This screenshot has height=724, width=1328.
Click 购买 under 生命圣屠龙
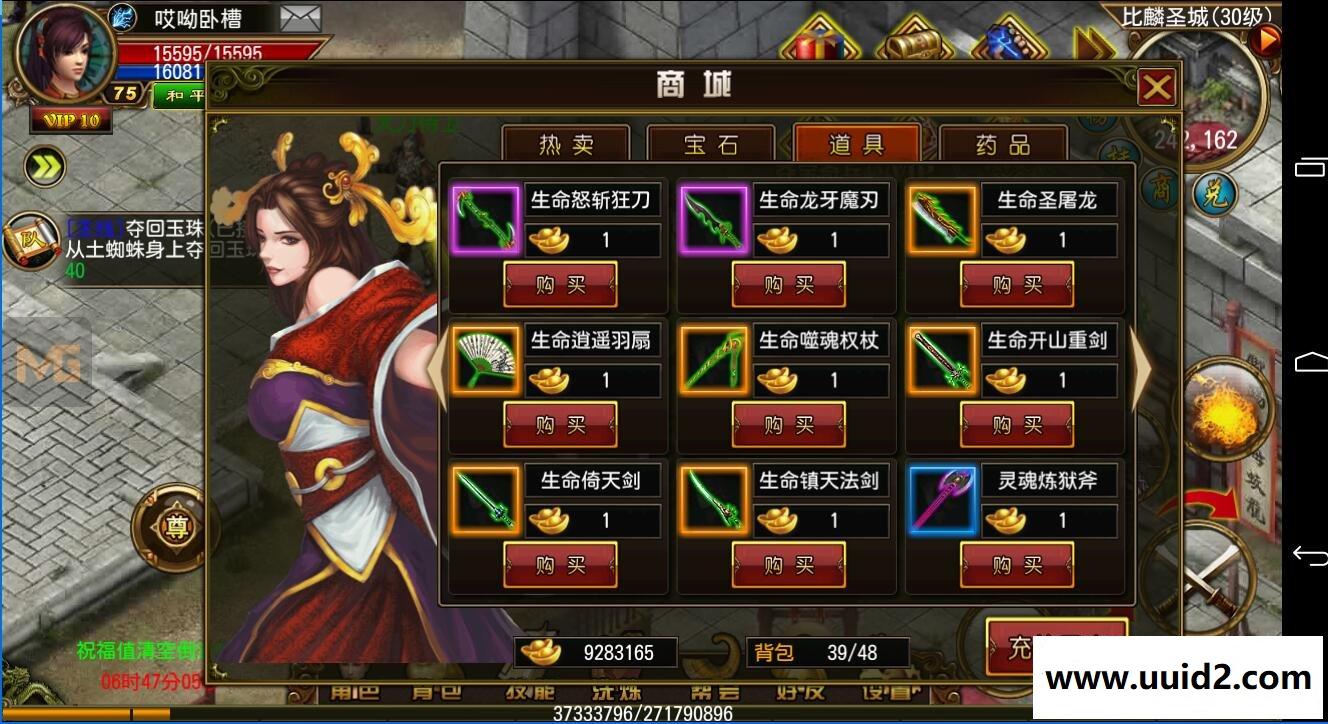[1017, 284]
